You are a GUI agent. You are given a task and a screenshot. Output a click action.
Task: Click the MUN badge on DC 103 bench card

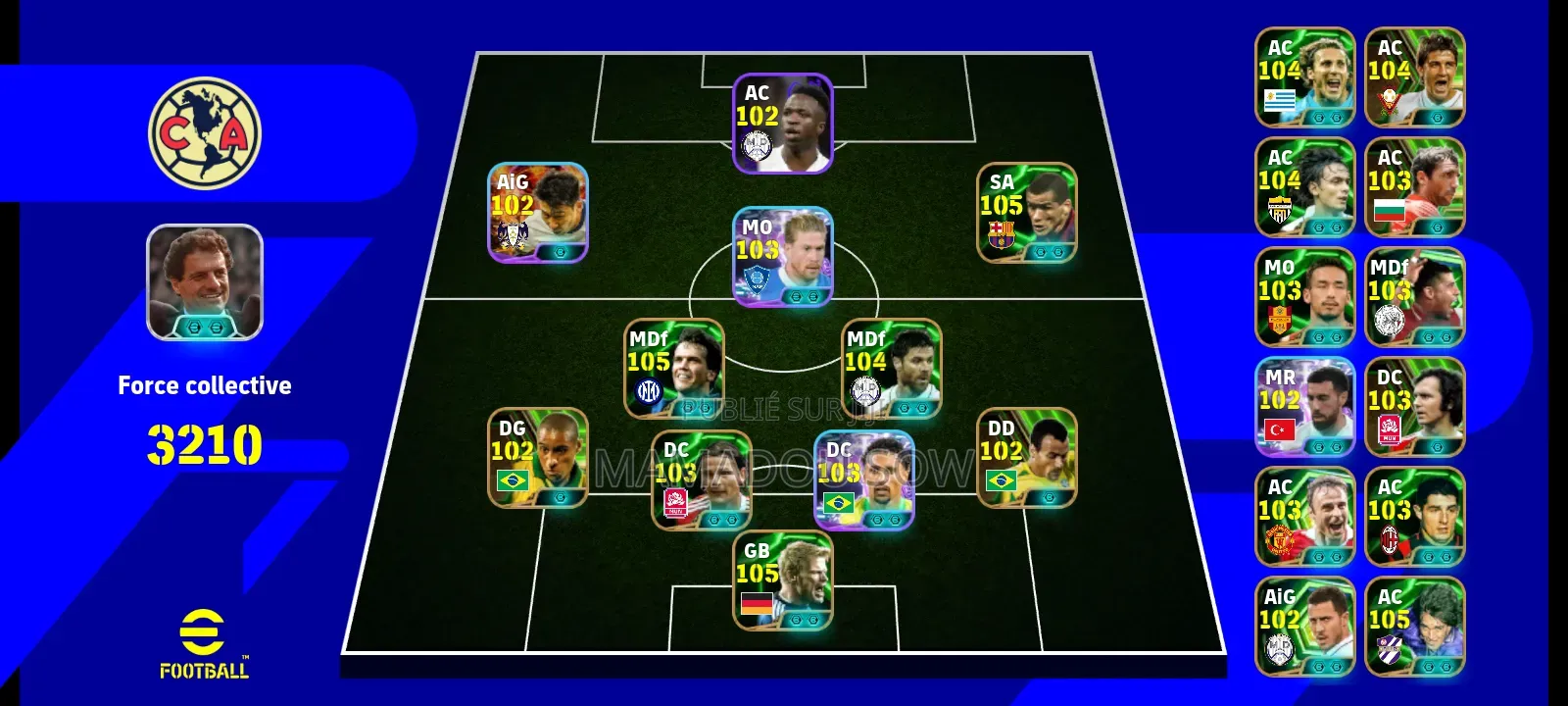(1389, 428)
